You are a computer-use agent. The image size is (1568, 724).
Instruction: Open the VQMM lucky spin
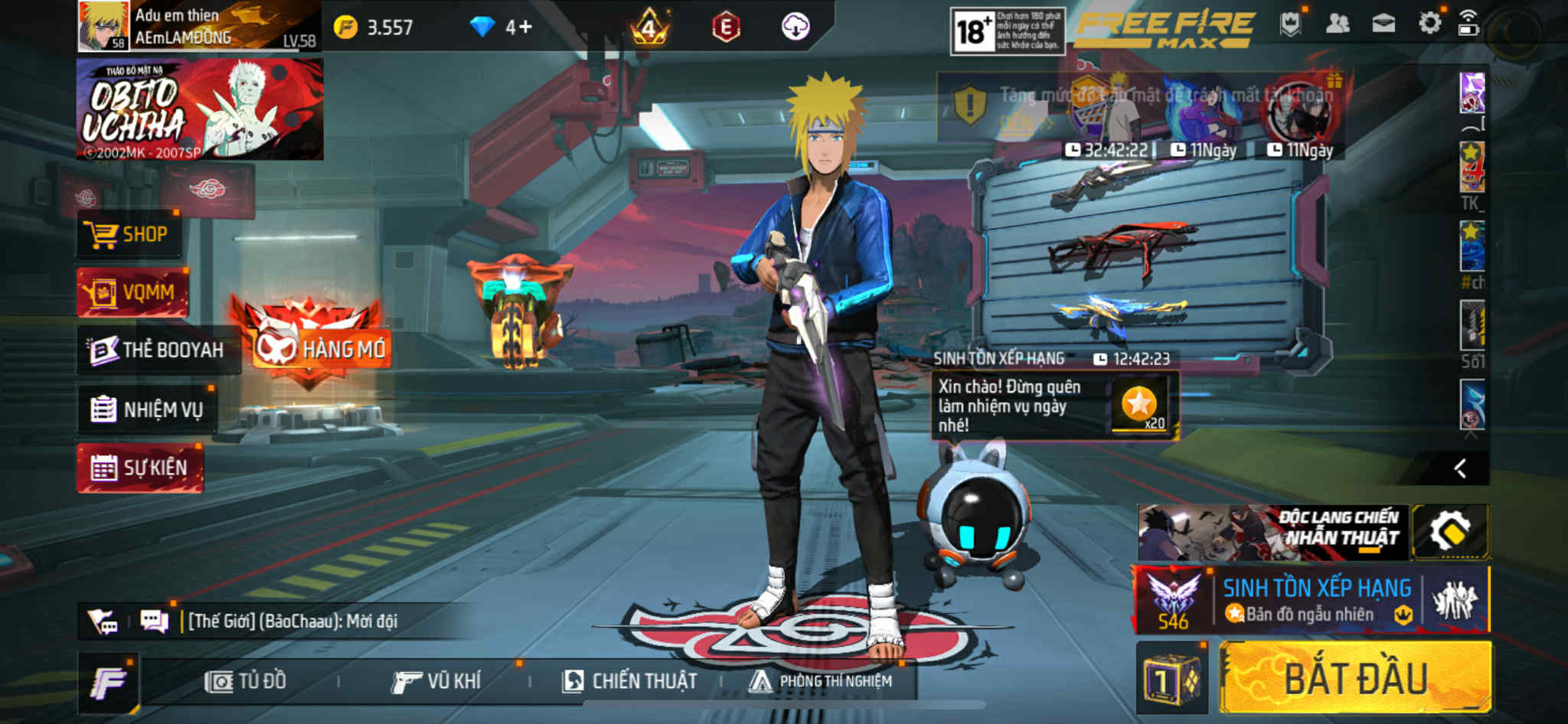click(x=132, y=292)
